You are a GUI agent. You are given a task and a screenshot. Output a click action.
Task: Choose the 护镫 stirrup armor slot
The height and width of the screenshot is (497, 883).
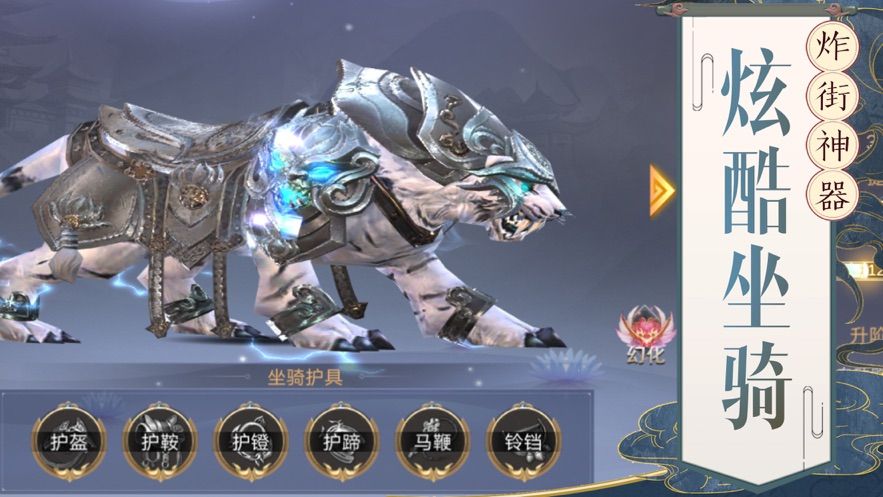[x=250, y=441]
